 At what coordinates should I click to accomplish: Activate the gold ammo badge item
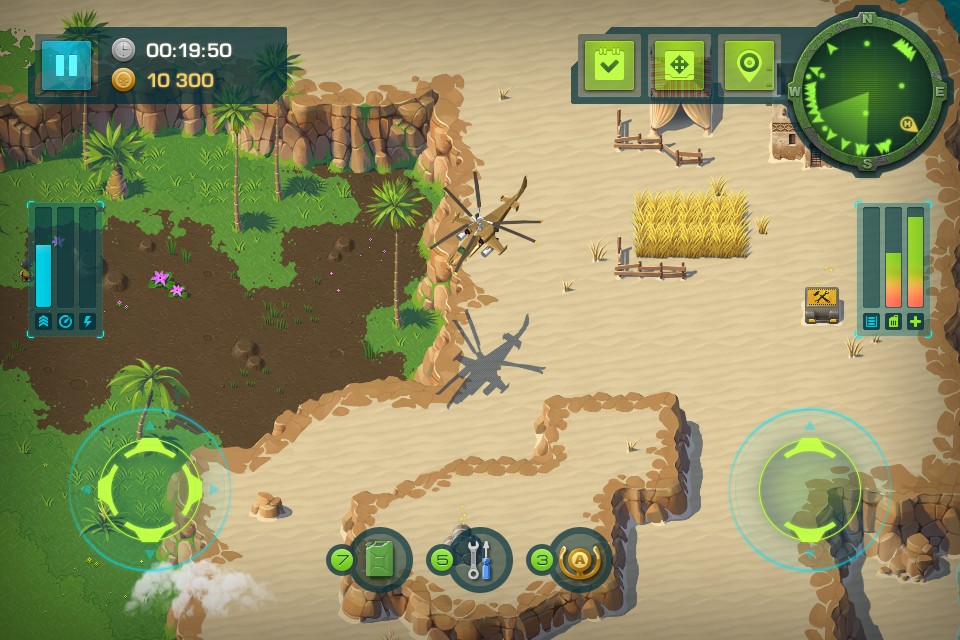(580, 559)
